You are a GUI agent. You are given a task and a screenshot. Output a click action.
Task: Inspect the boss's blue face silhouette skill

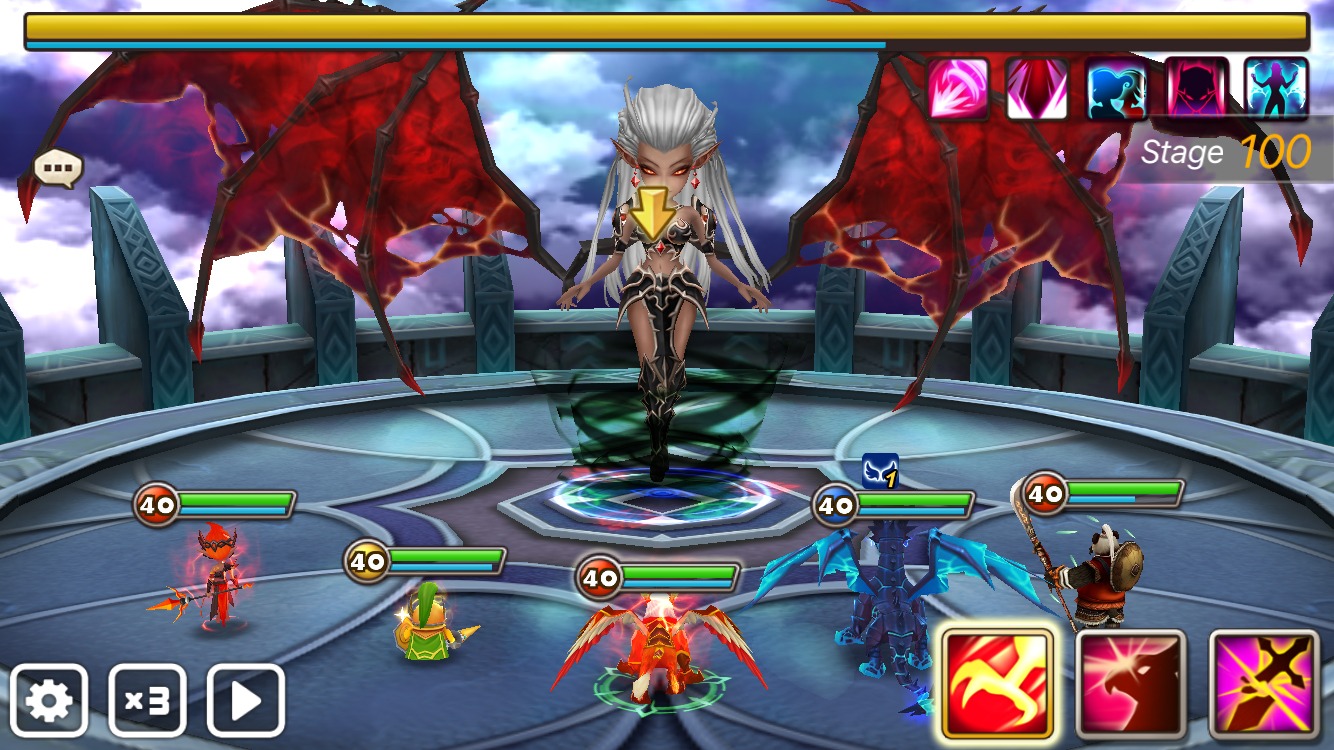[x=1117, y=89]
